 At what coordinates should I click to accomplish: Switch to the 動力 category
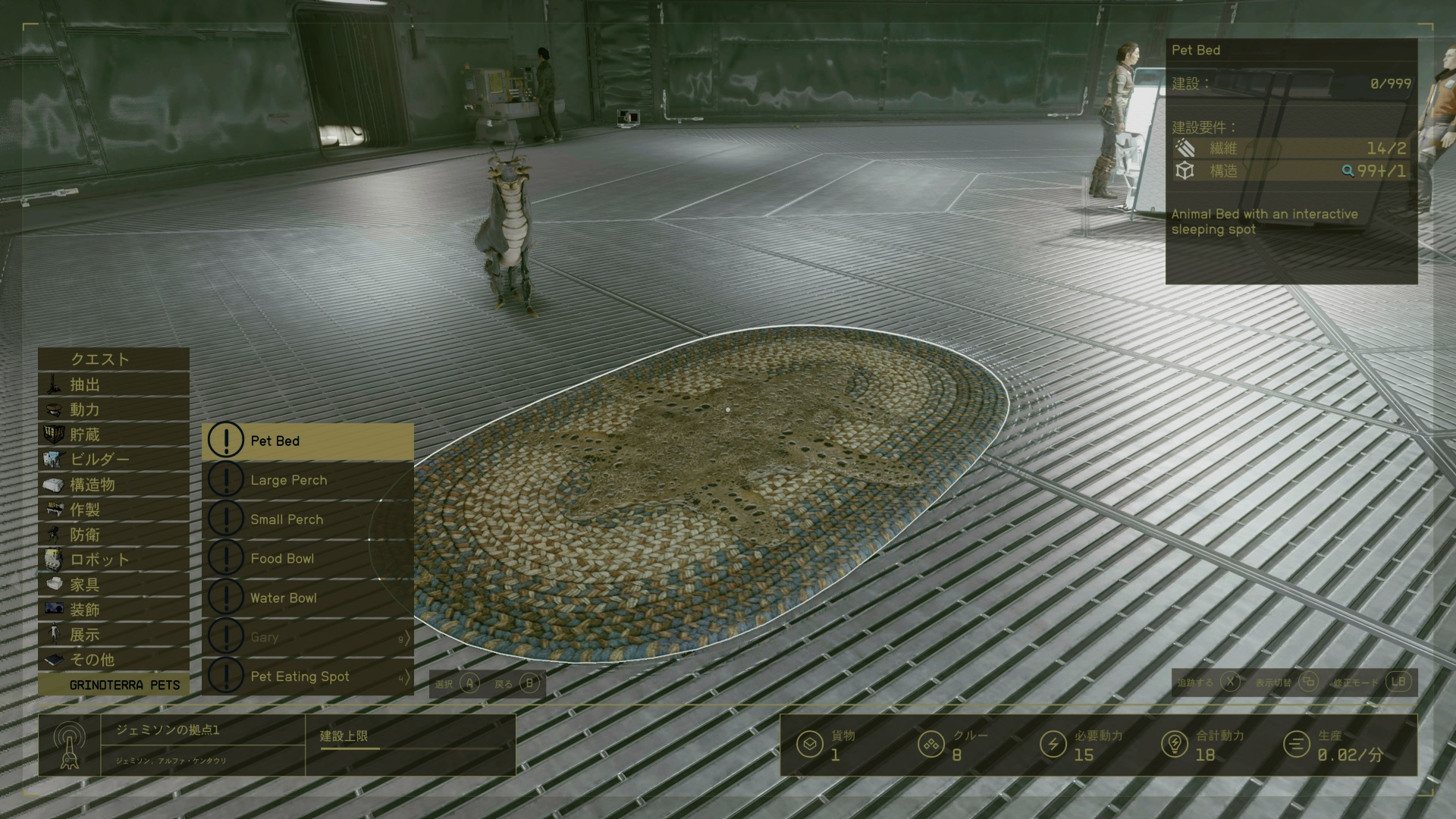click(x=114, y=409)
